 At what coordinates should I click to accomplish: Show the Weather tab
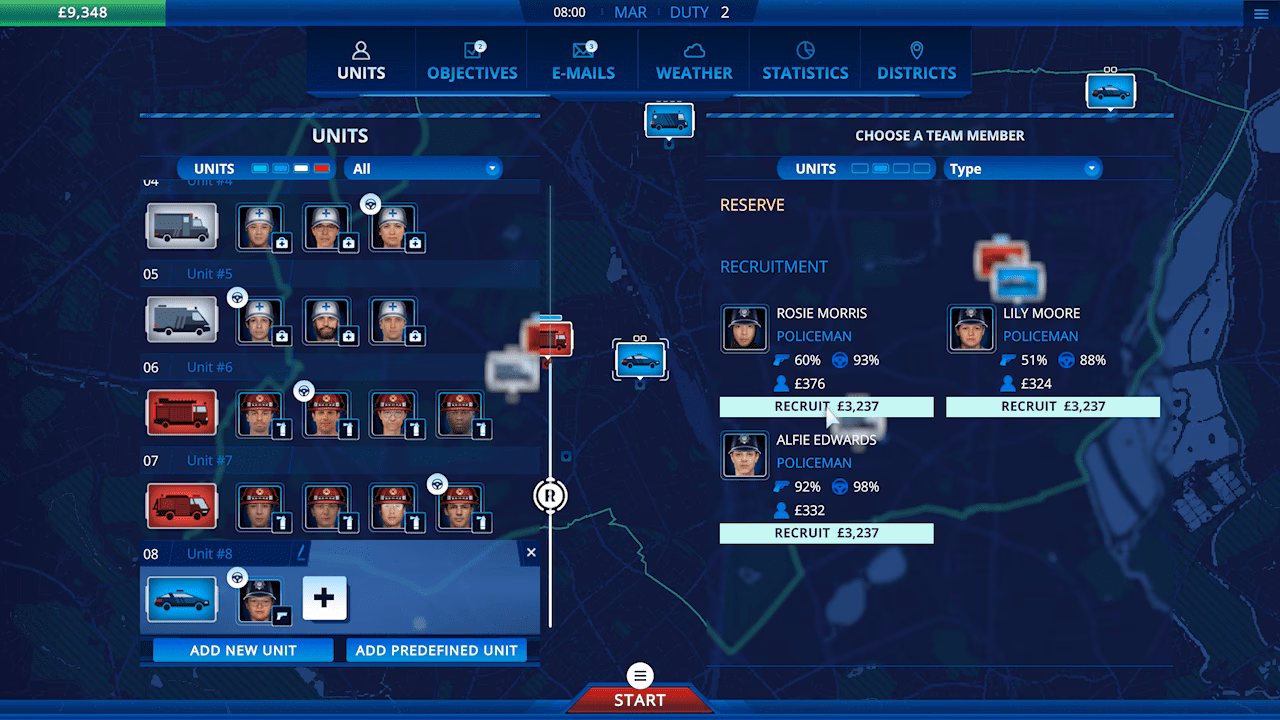pos(694,61)
